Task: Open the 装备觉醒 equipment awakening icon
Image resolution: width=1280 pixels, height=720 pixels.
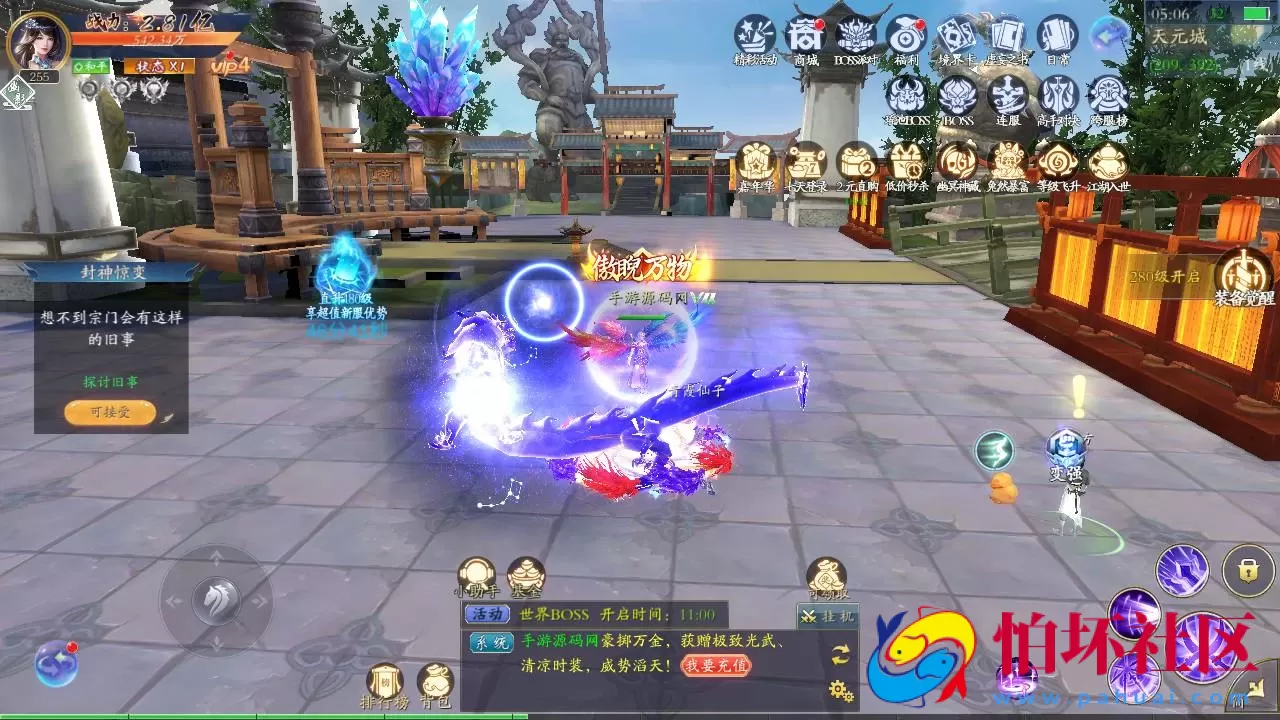Action: tap(1243, 275)
